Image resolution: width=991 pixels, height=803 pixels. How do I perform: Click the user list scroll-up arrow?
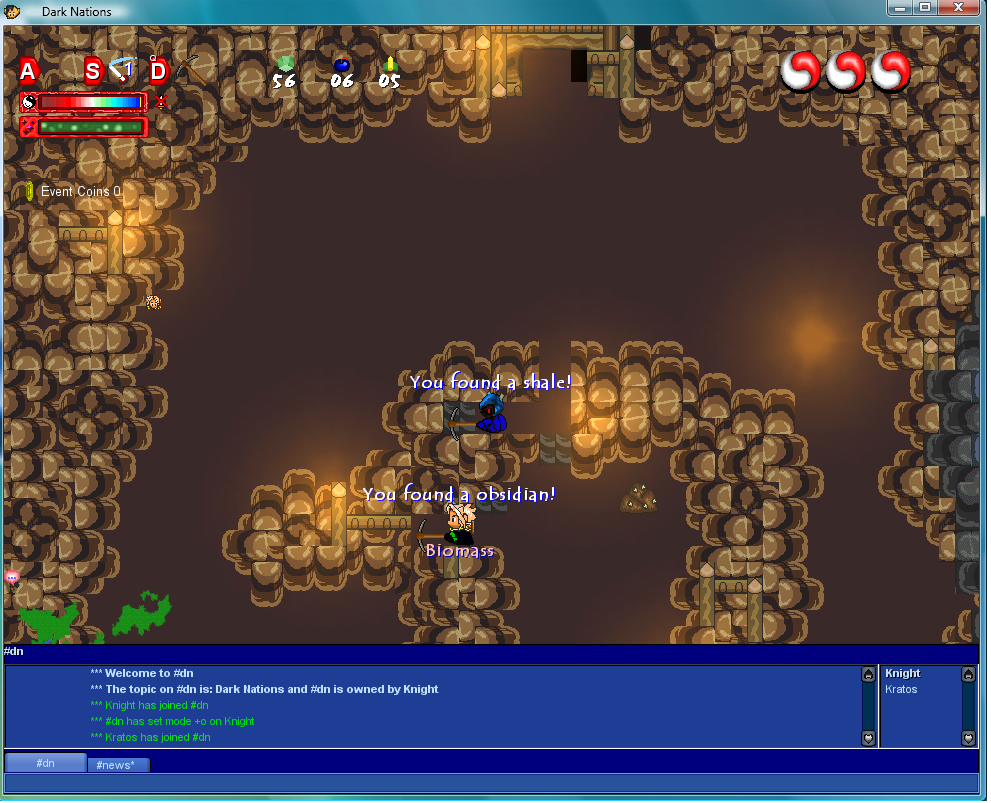968,675
